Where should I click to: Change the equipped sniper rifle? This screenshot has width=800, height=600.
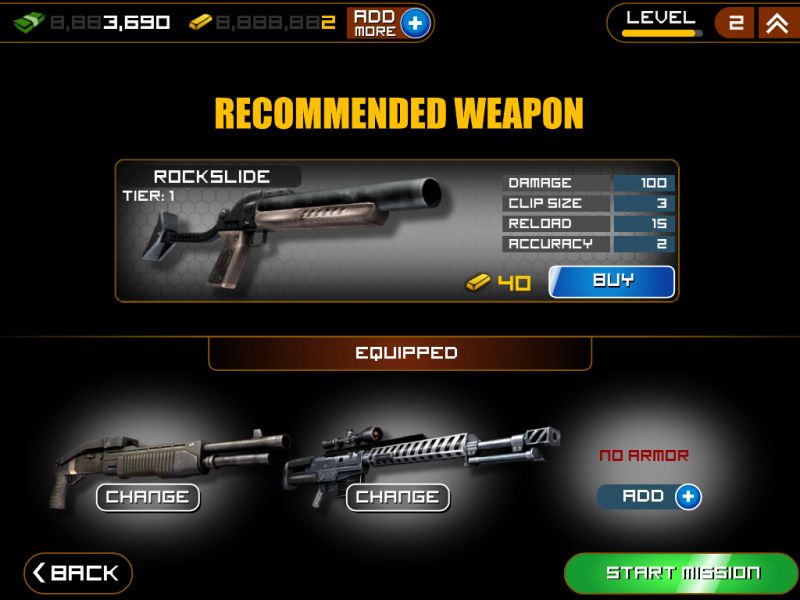pos(397,497)
